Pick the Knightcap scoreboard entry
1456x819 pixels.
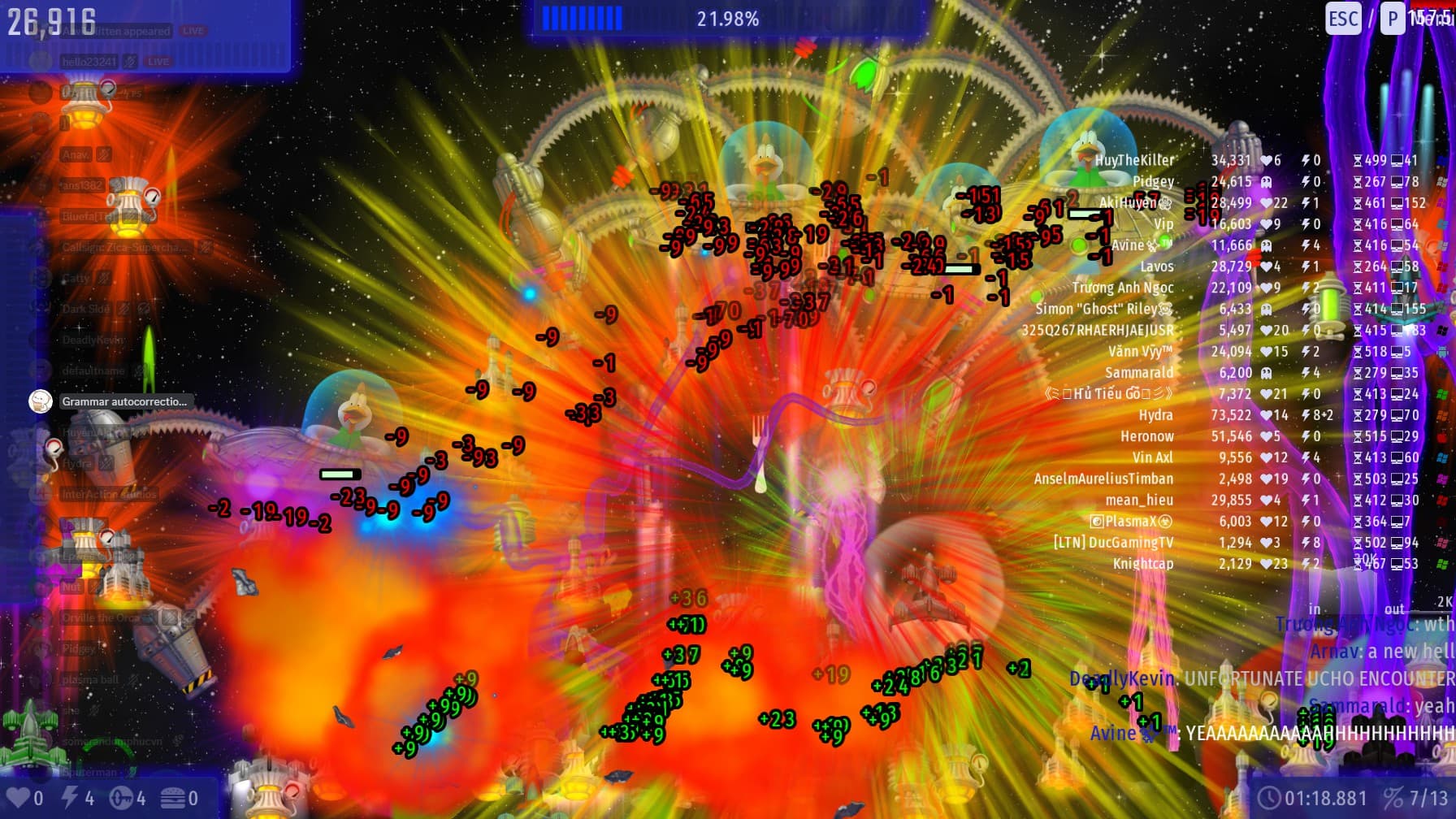pyautogui.click(x=1142, y=564)
